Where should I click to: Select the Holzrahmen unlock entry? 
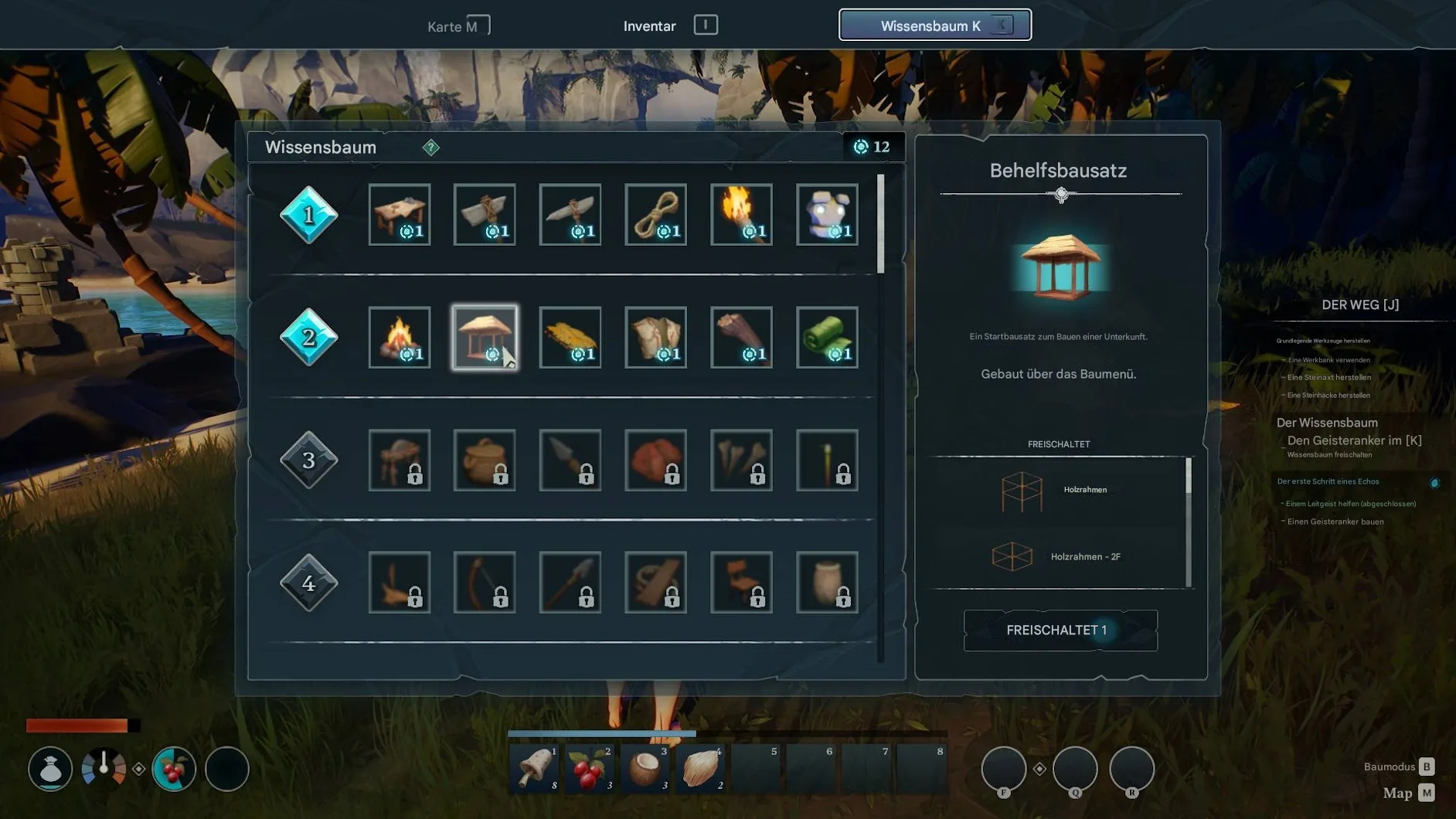[1059, 491]
